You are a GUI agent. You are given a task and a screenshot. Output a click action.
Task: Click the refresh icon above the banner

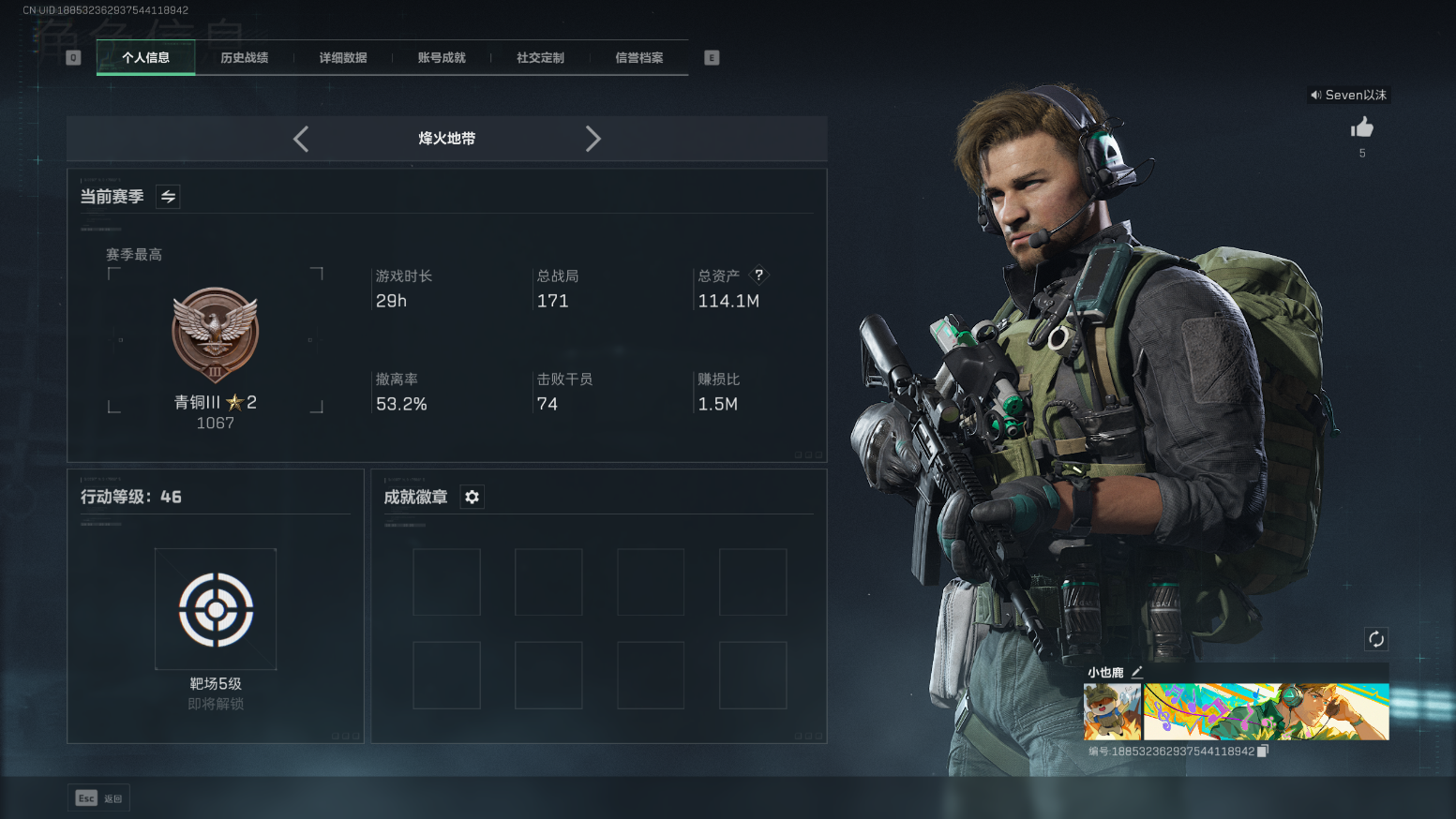tap(1375, 639)
